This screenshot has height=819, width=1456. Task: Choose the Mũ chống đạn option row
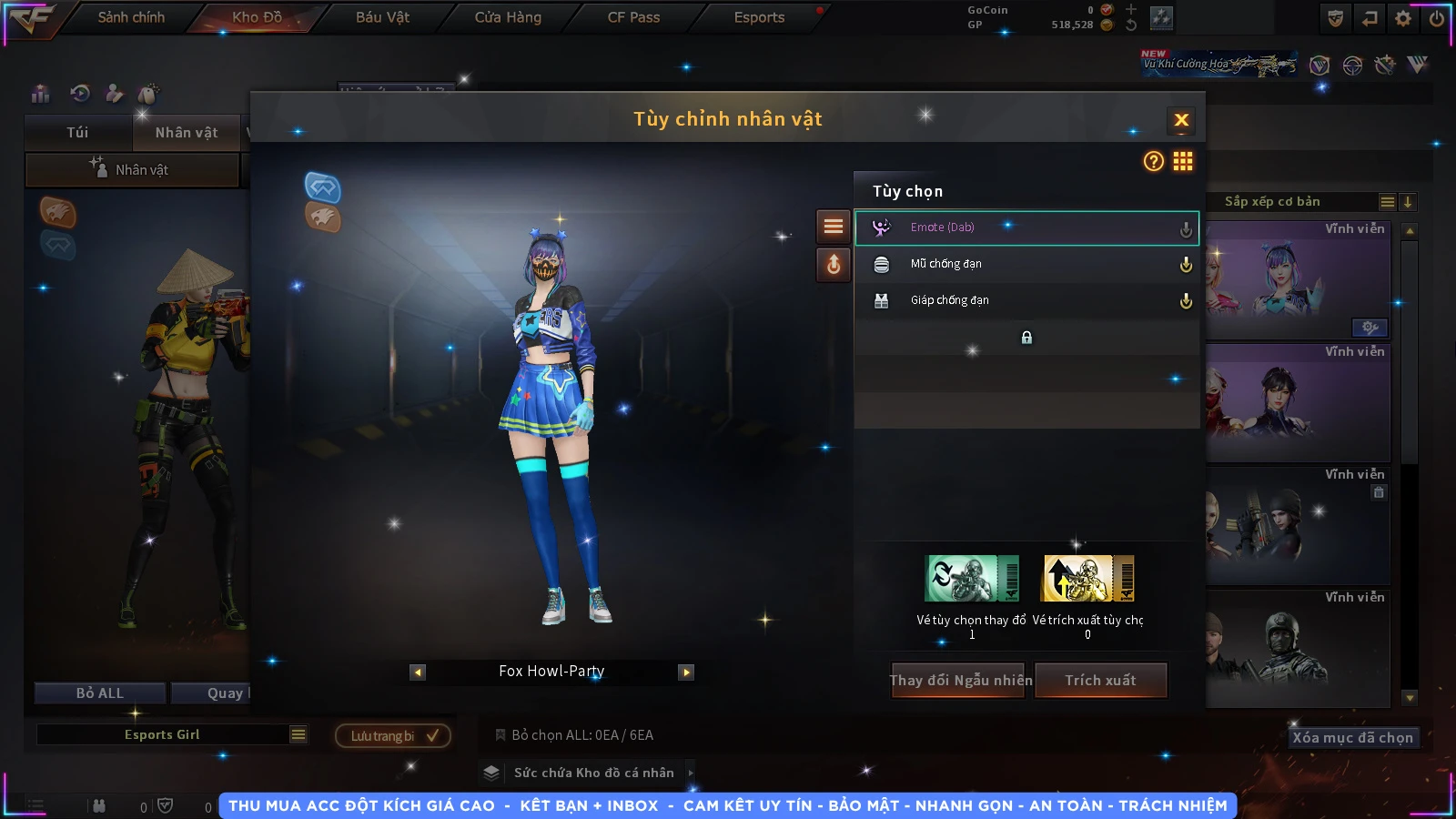point(1026,264)
